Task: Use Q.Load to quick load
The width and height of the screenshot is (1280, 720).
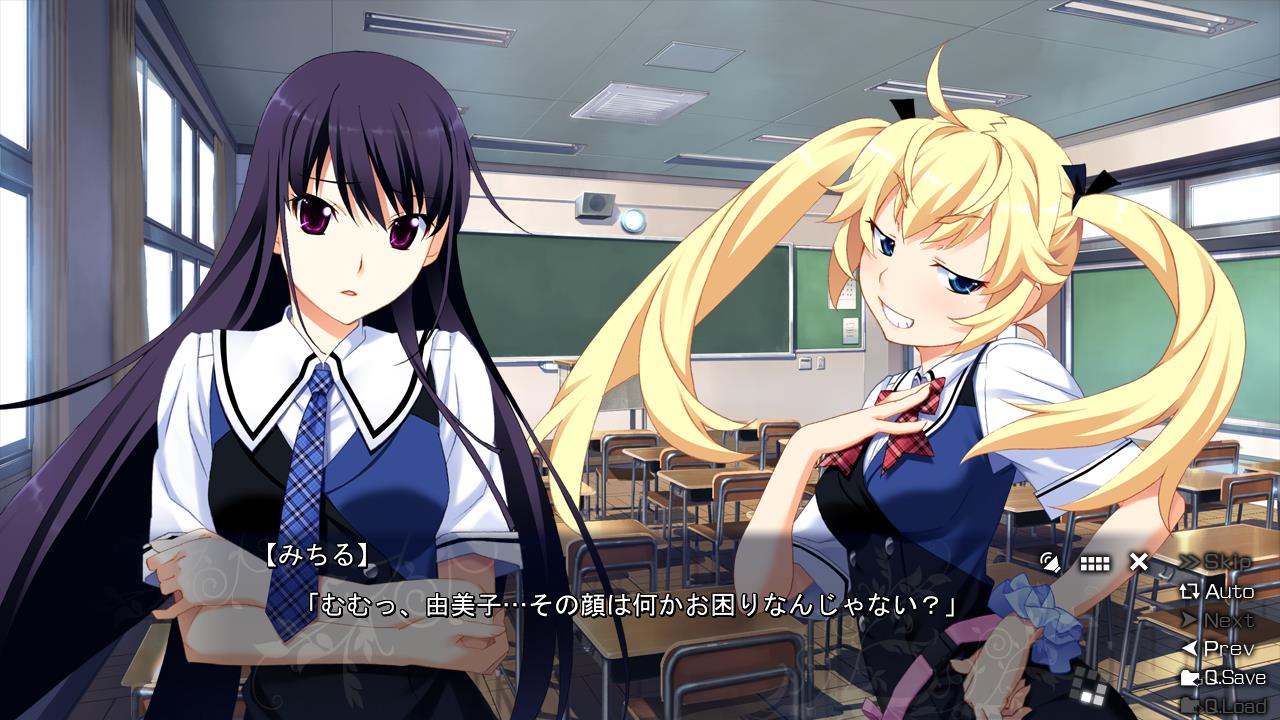Action: (1223, 706)
